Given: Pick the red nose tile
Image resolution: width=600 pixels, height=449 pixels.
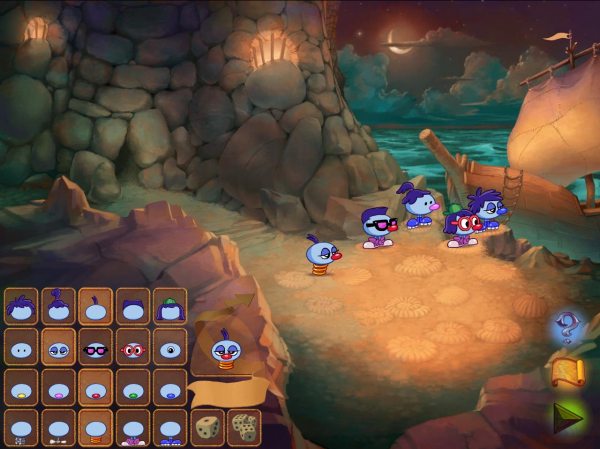Looking at the screenshot, I should (x=96, y=388).
